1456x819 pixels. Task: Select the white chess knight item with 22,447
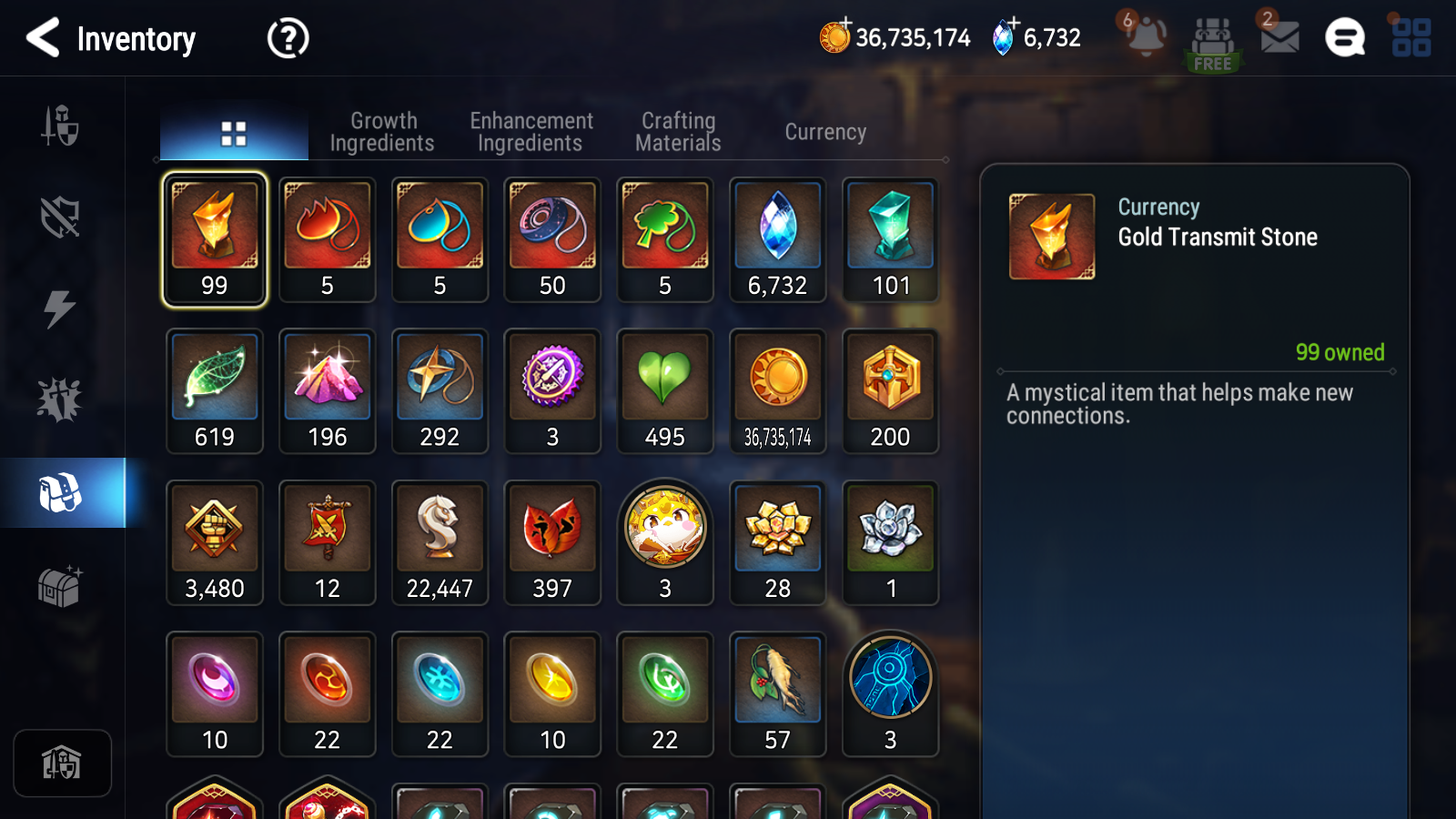[440, 542]
